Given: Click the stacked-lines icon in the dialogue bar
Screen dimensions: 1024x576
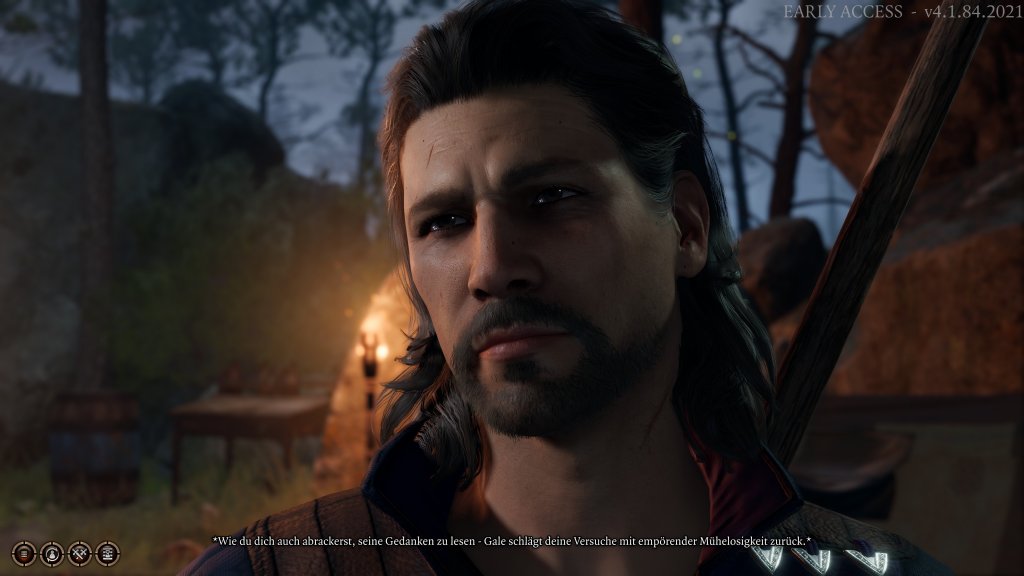Looking at the screenshot, I should coord(24,553).
